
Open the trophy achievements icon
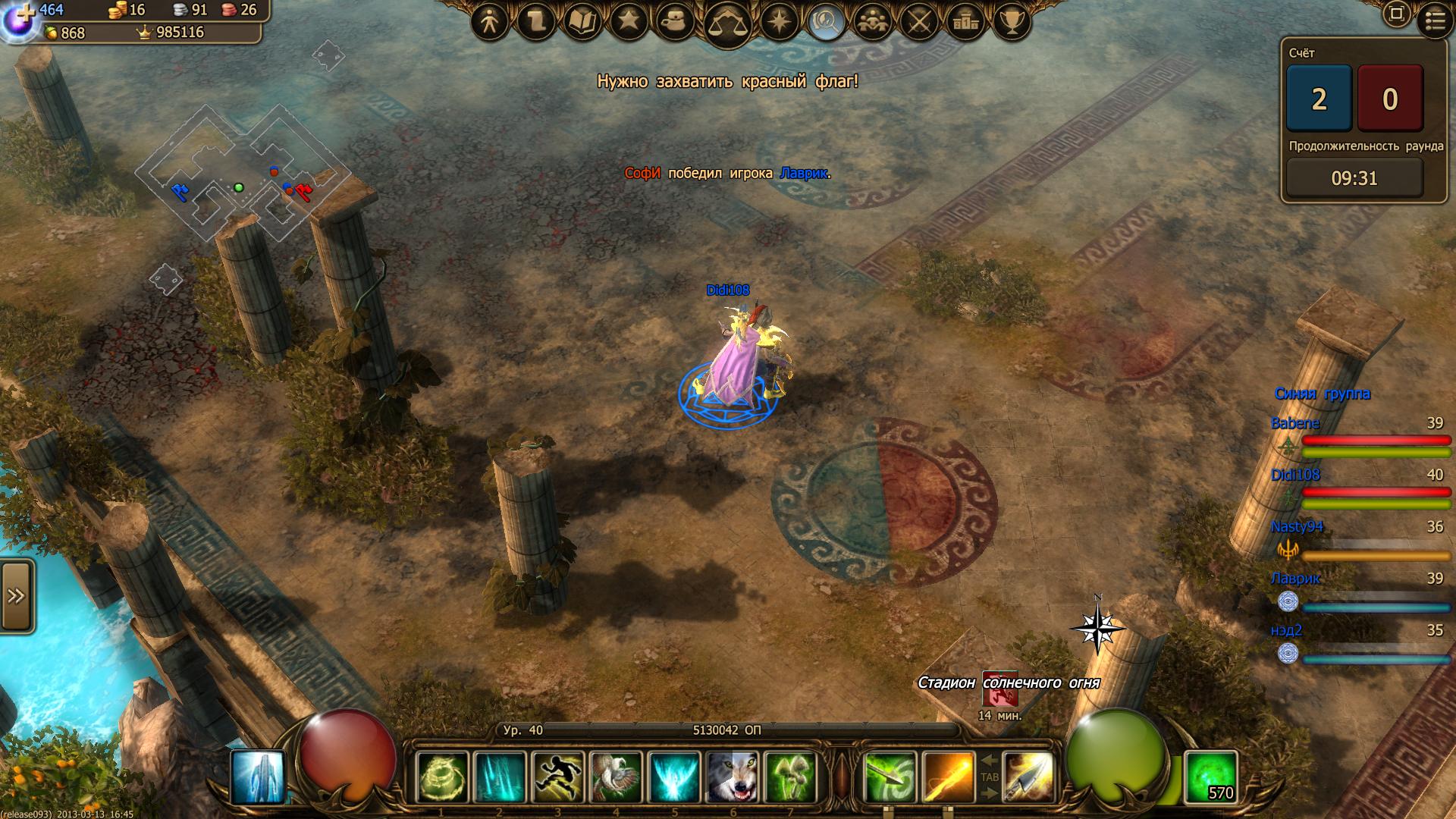(1012, 22)
